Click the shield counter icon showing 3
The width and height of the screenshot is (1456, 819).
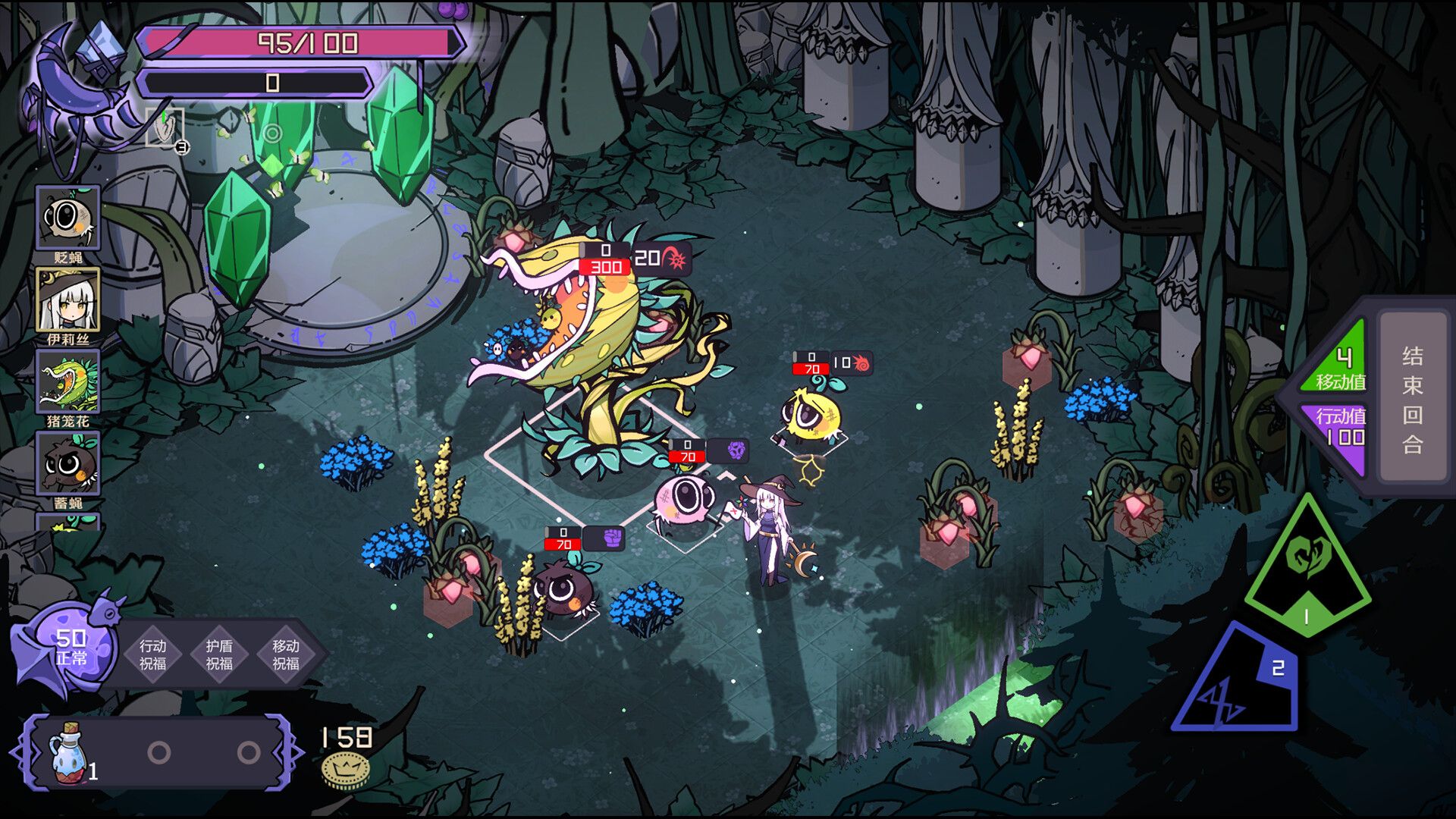168,133
